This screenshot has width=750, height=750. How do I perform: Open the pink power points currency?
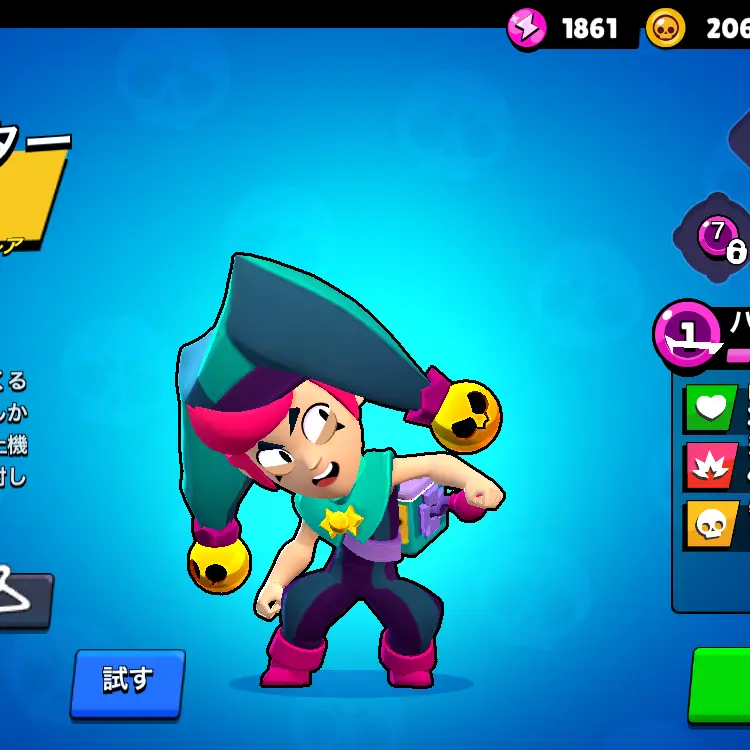[528, 28]
